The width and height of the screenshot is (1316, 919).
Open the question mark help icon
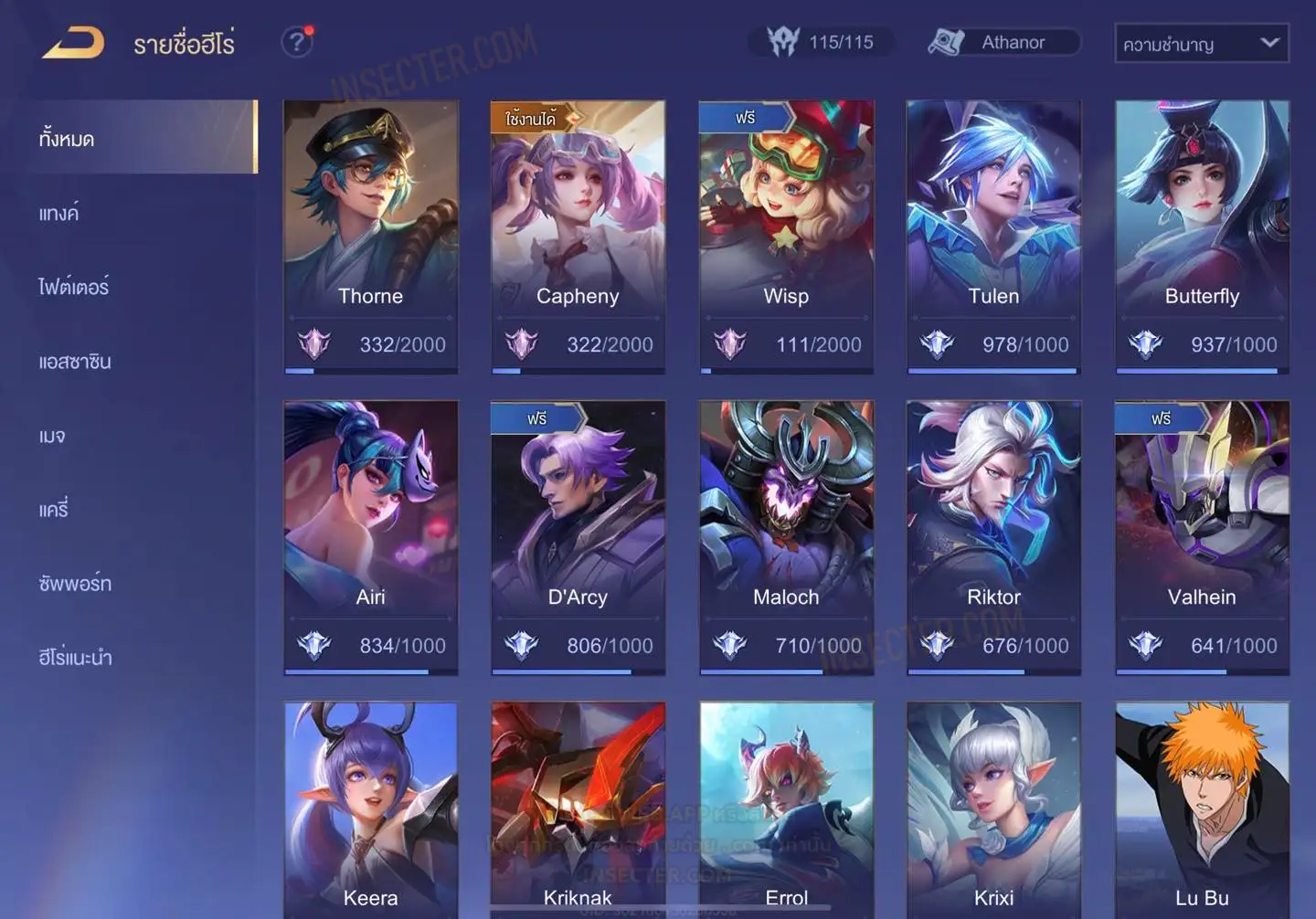(x=296, y=42)
